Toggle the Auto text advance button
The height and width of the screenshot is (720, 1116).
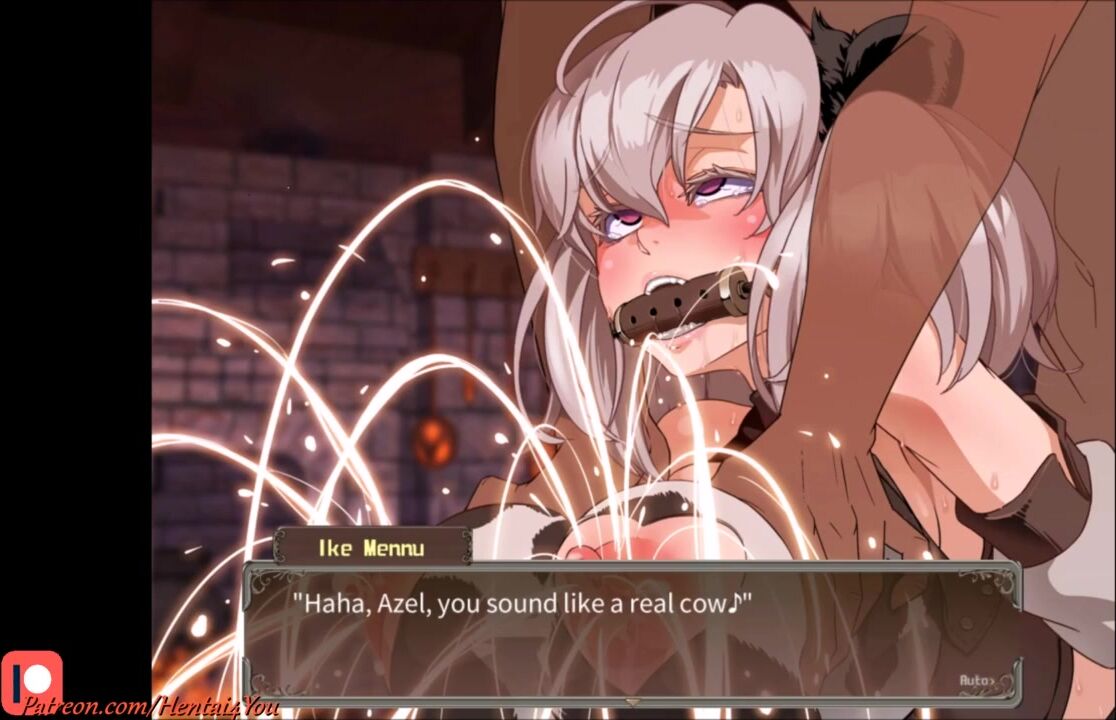(x=978, y=680)
